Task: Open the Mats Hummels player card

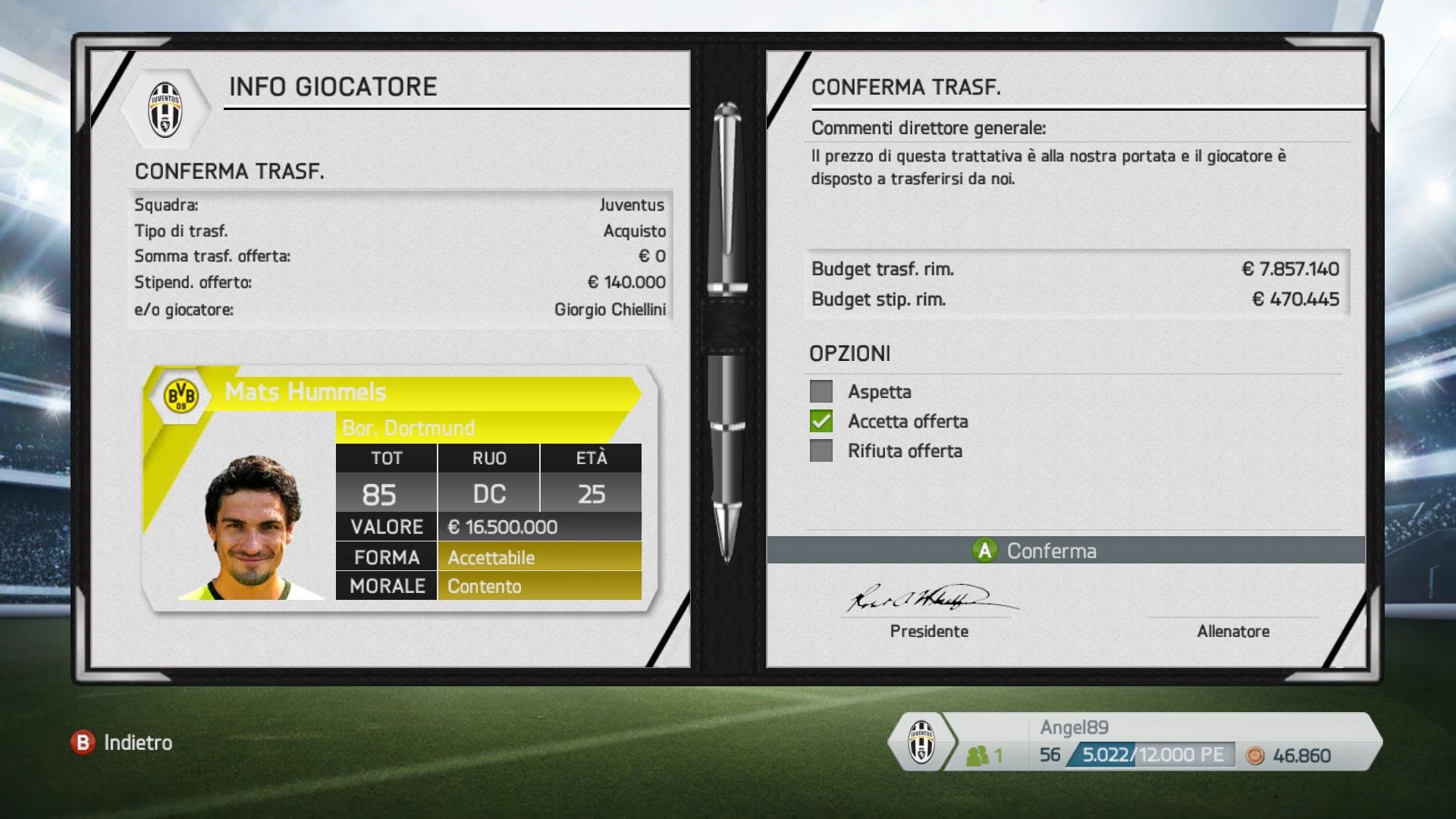Action: tap(400, 488)
